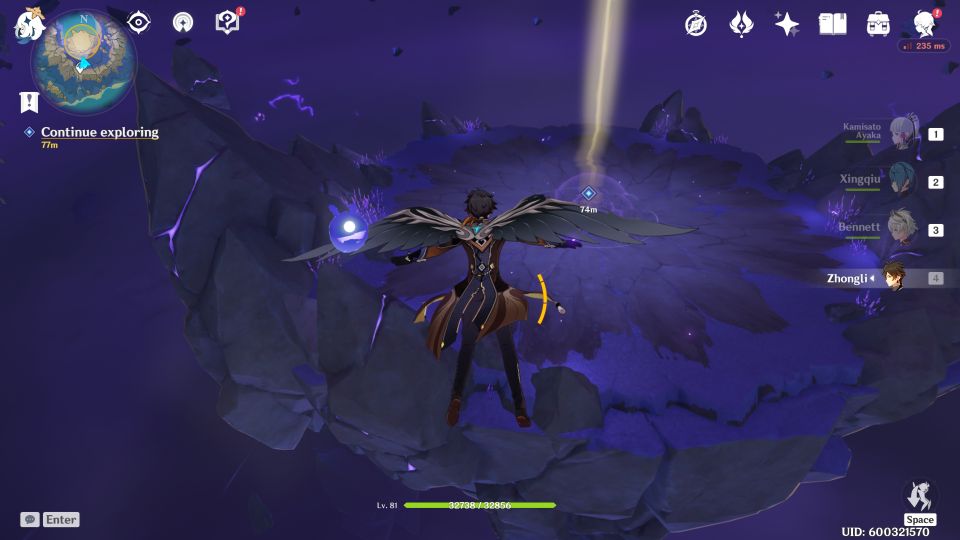Viewport: 960px width, 540px height.
Task: Switch to party member Xingqiu
Action: (x=902, y=182)
